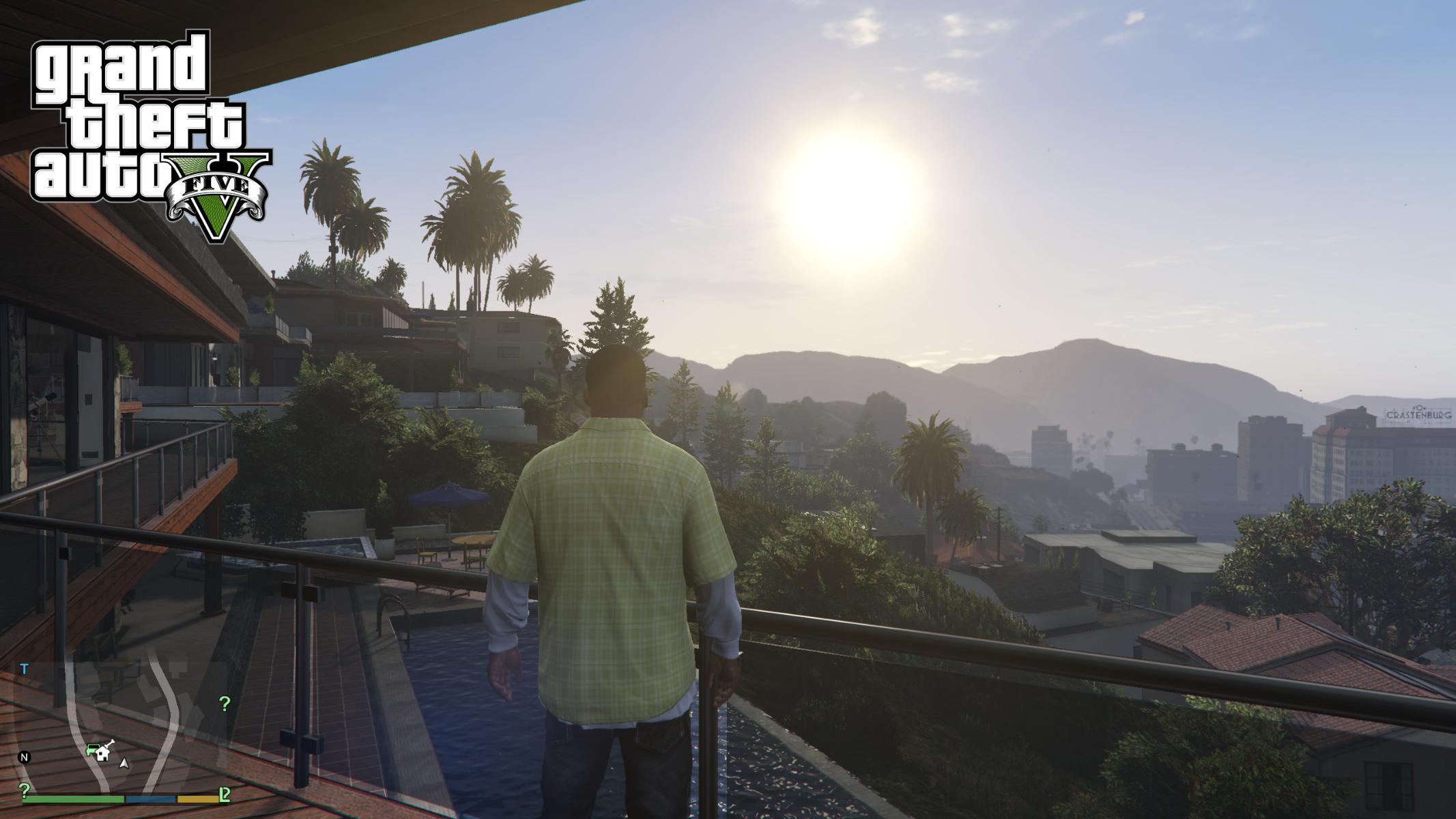Click the blue T blip on minimap
This screenshot has width=1456, height=819.
(25, 669)
